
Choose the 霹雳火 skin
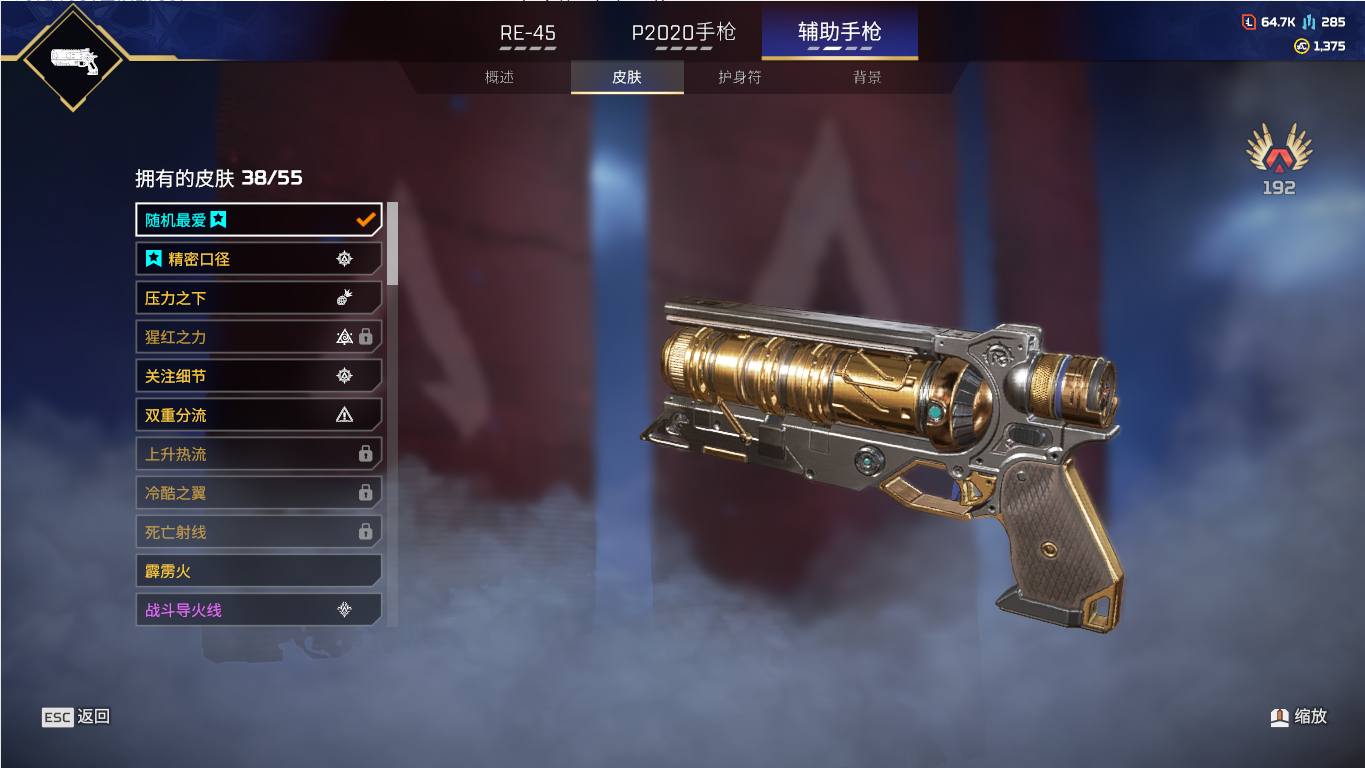pos(258,571)
